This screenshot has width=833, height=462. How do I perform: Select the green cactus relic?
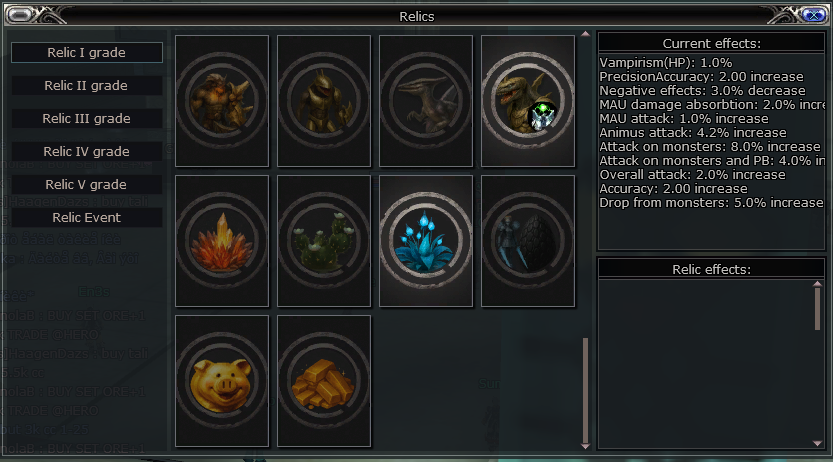point(324,240)
